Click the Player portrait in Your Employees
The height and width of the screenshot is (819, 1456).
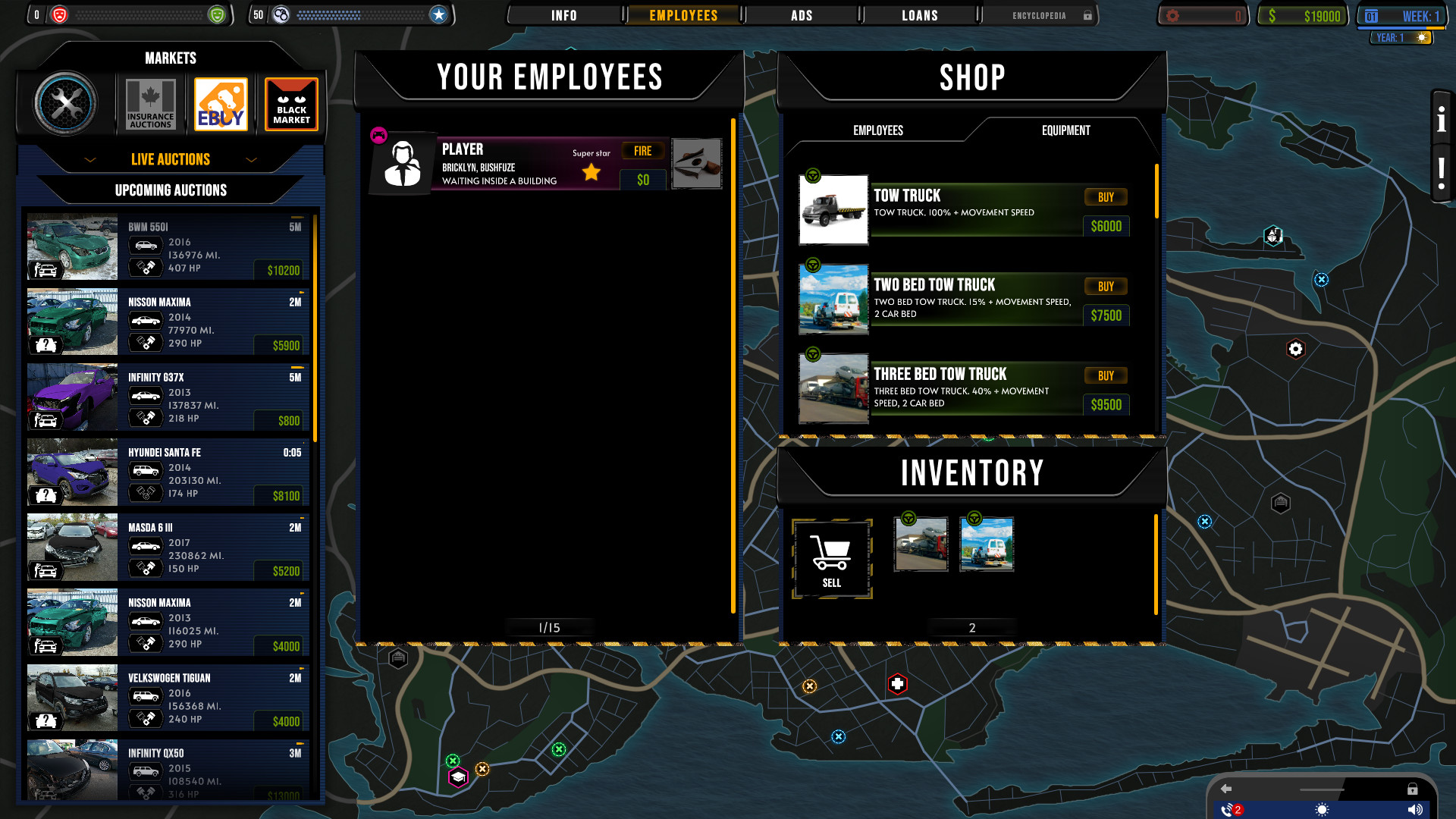[403, 163]
